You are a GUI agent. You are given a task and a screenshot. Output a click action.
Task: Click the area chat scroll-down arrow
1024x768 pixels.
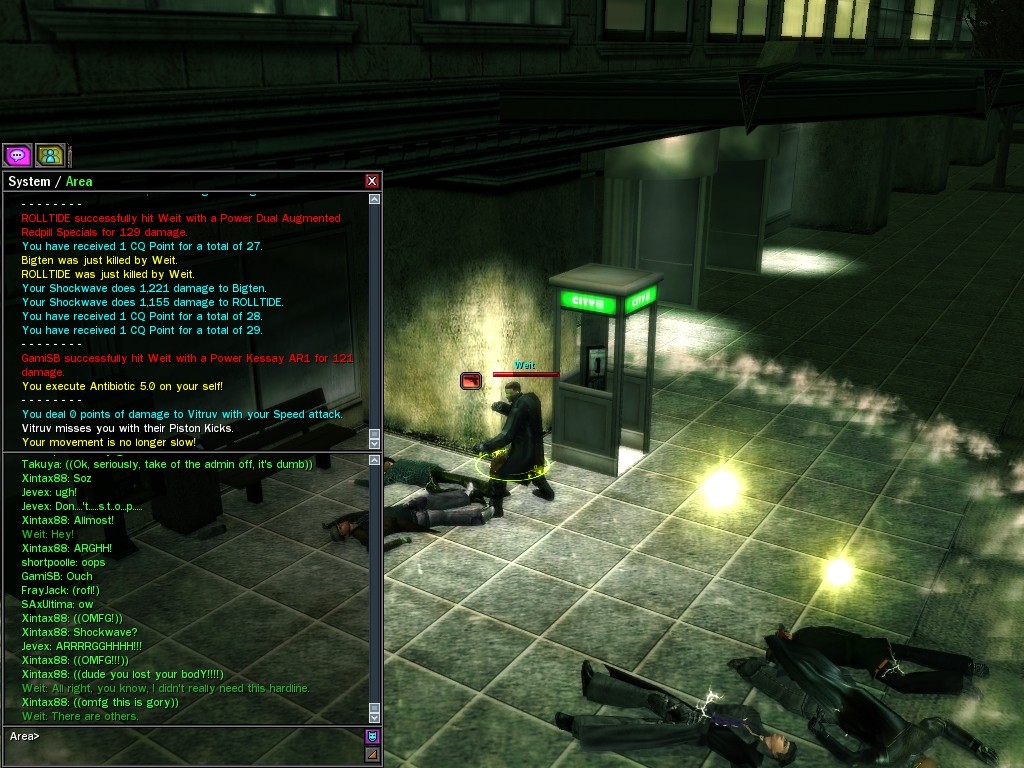point(375,716)
